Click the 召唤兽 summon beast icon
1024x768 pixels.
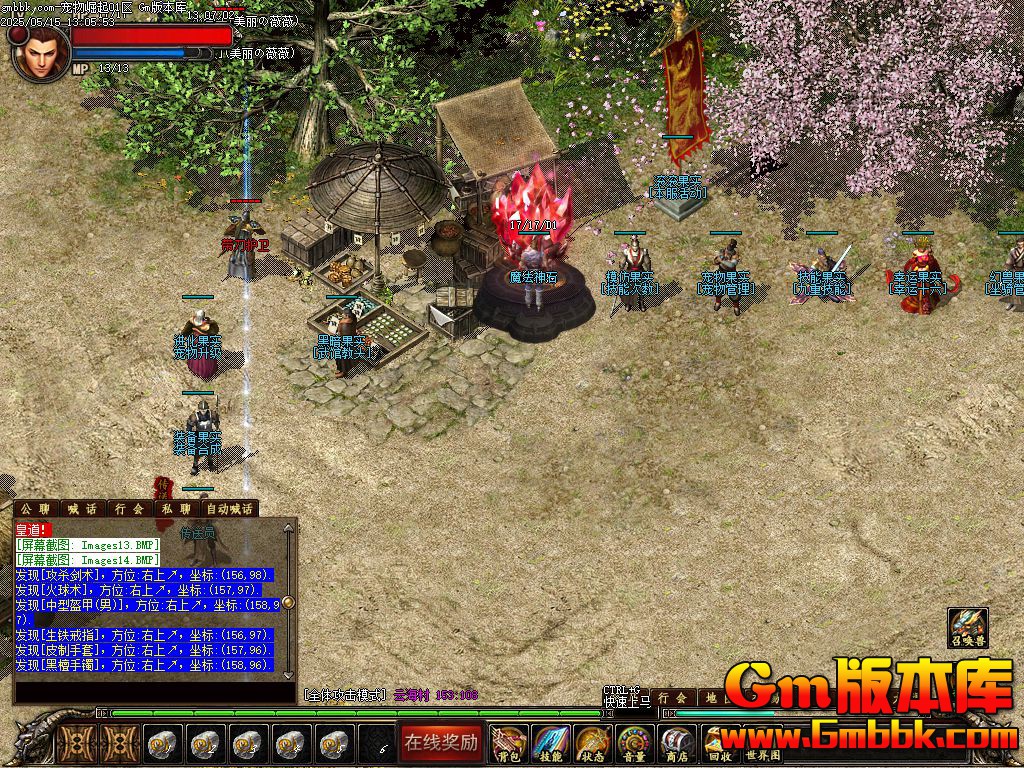pyautogui.click(x=967, y=628)
